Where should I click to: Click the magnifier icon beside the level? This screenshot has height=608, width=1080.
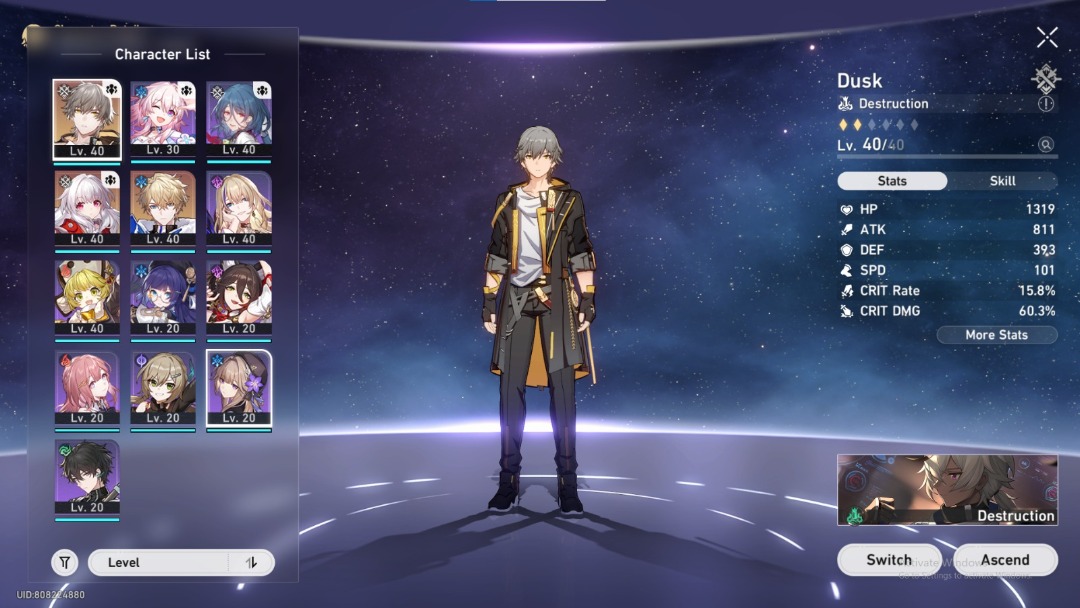[1046, 145]
